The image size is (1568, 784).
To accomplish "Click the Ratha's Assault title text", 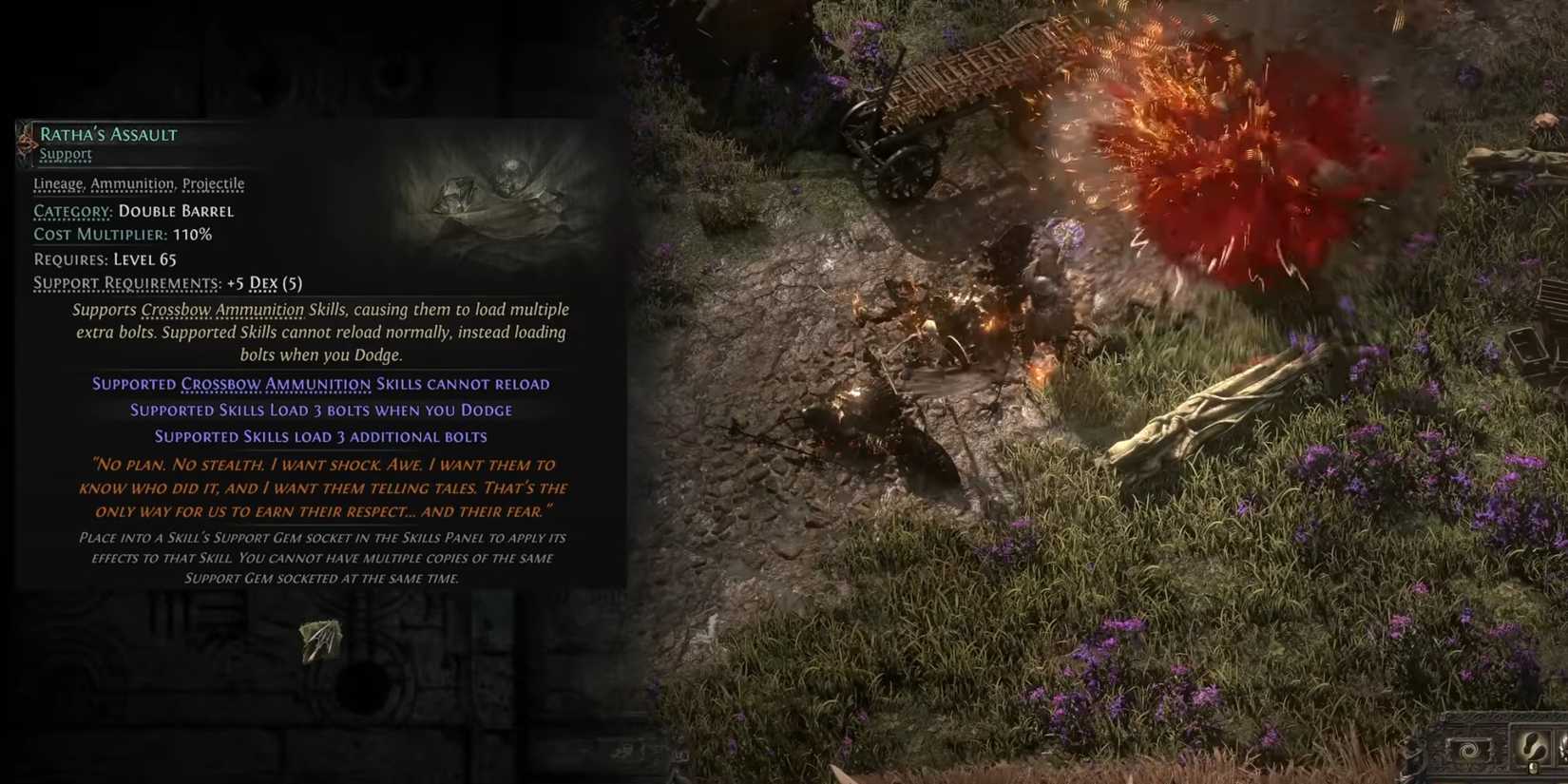I will point(107,134).
